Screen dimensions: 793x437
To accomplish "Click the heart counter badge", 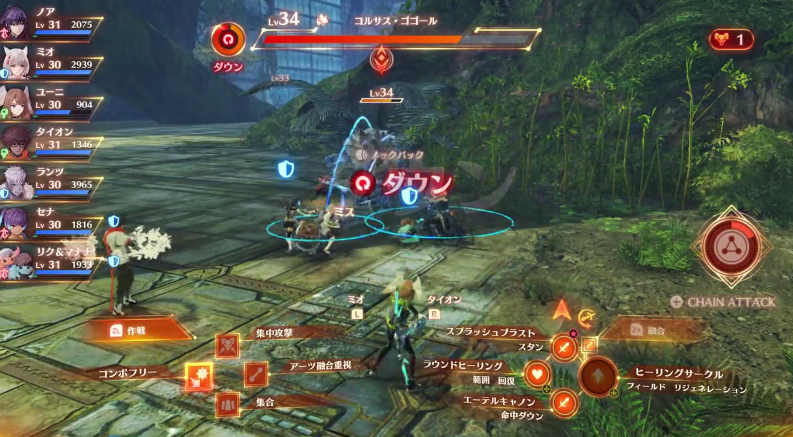I will pos(731,40).
